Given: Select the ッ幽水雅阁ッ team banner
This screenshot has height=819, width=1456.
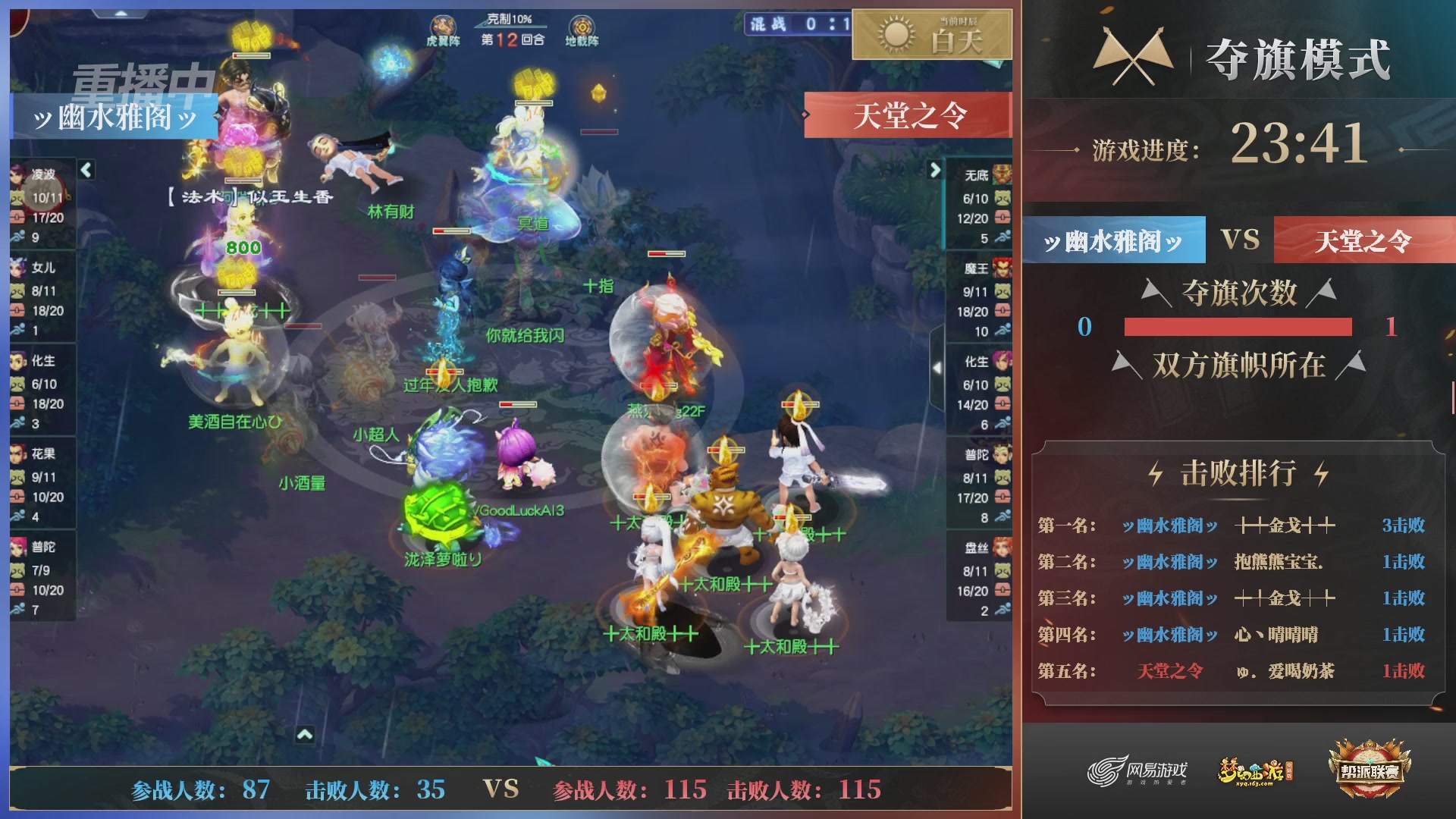Looking at the screenshot, I should tap(1112, 240).
